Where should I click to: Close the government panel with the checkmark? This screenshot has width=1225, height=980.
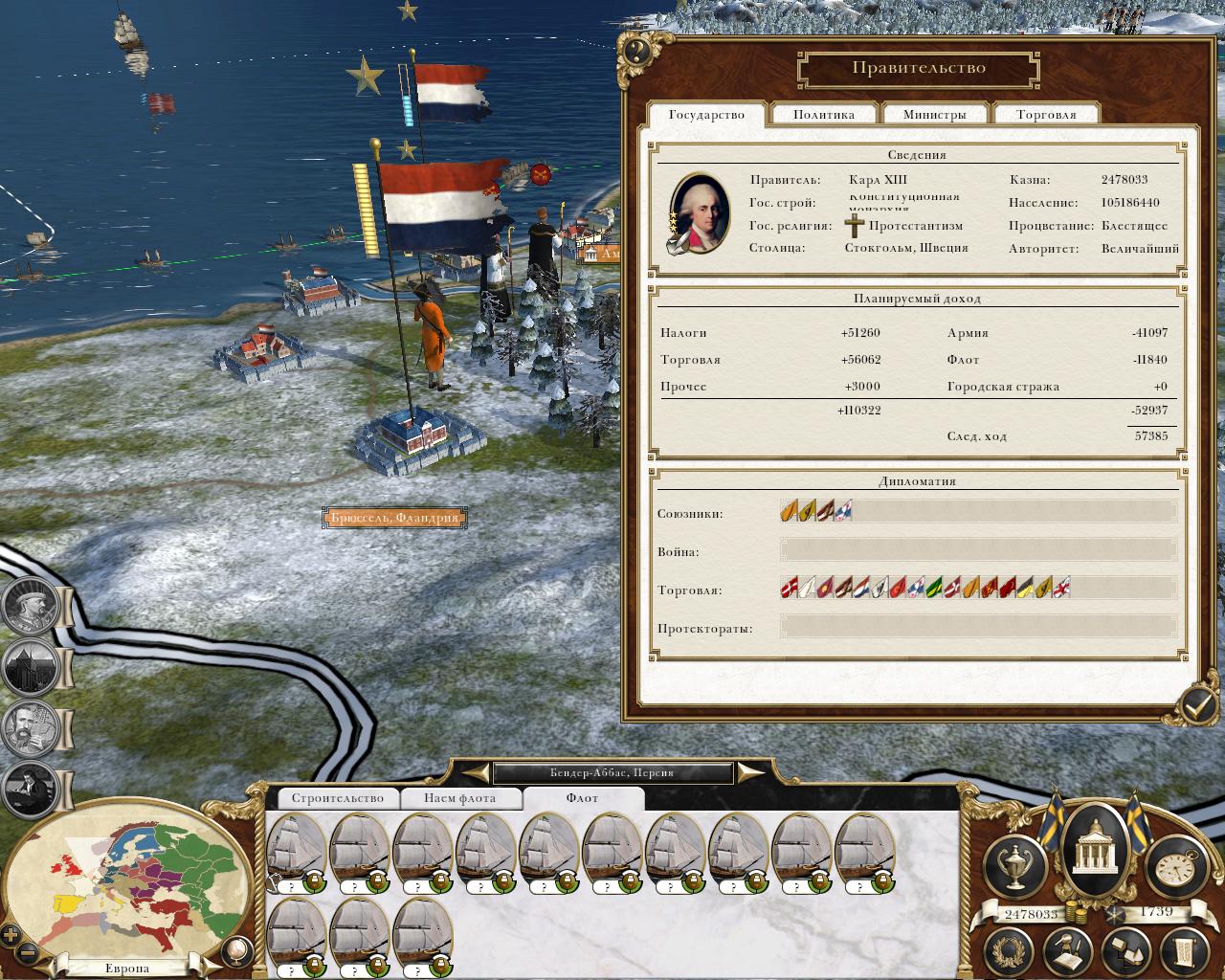(1197, 706)
